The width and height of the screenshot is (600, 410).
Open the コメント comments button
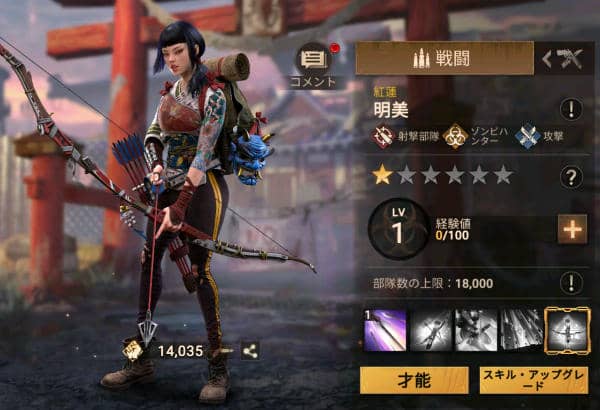[315, 62]
